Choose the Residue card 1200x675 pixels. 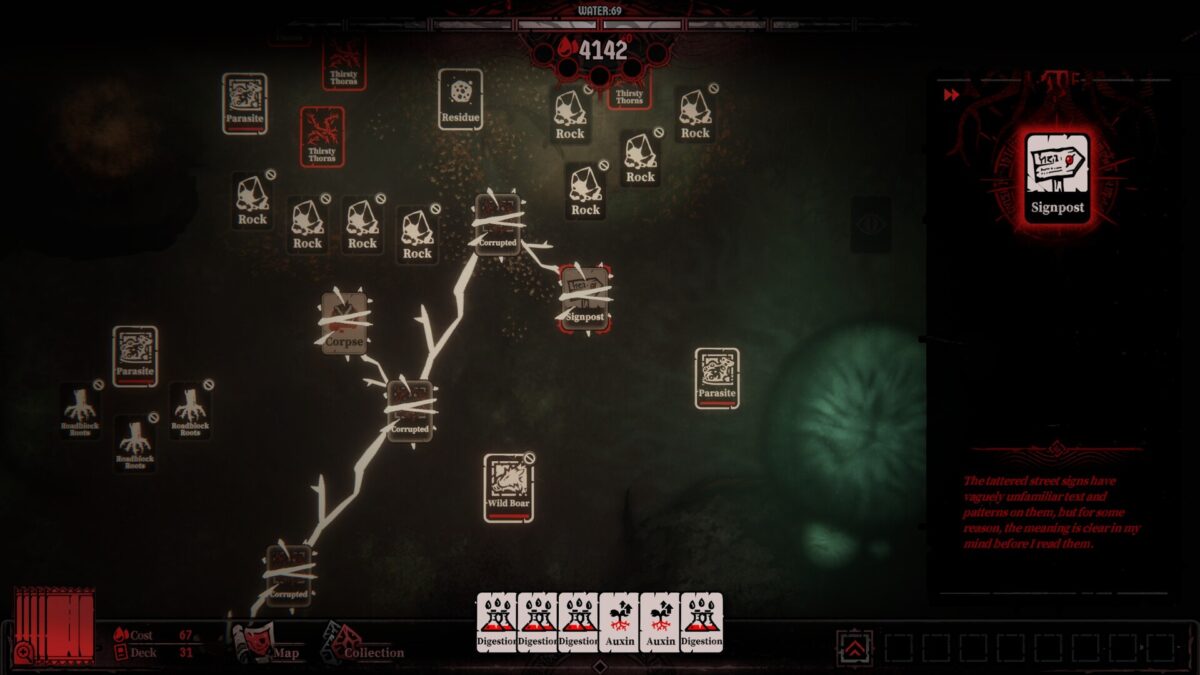460,99
